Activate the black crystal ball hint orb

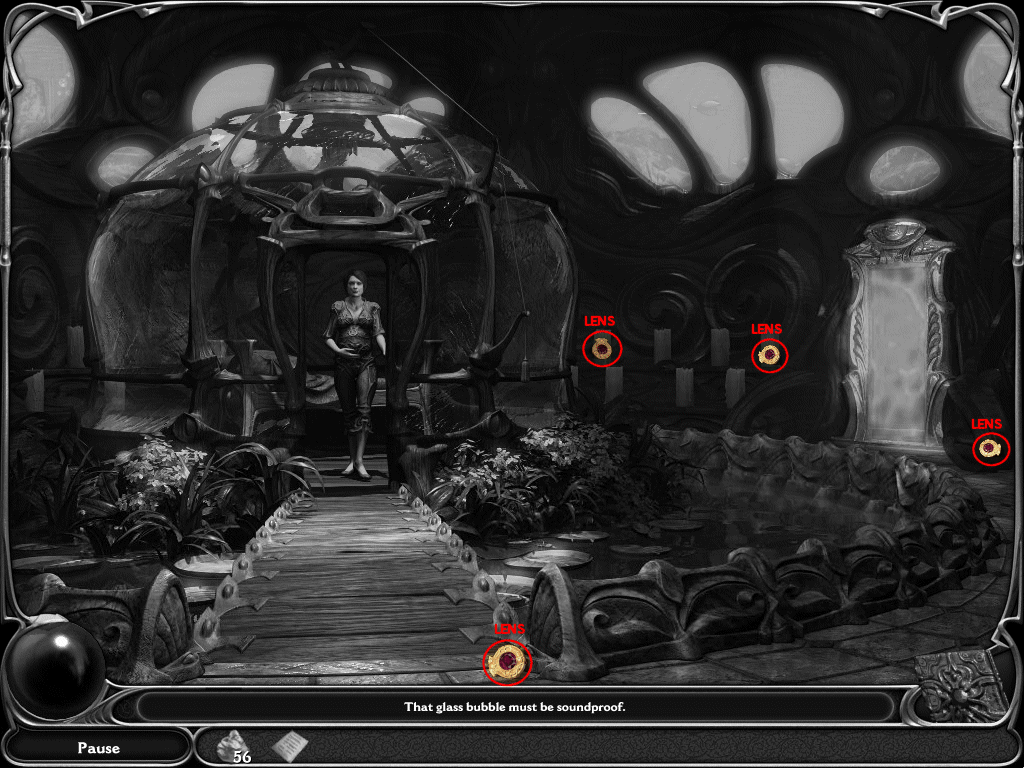56,668
